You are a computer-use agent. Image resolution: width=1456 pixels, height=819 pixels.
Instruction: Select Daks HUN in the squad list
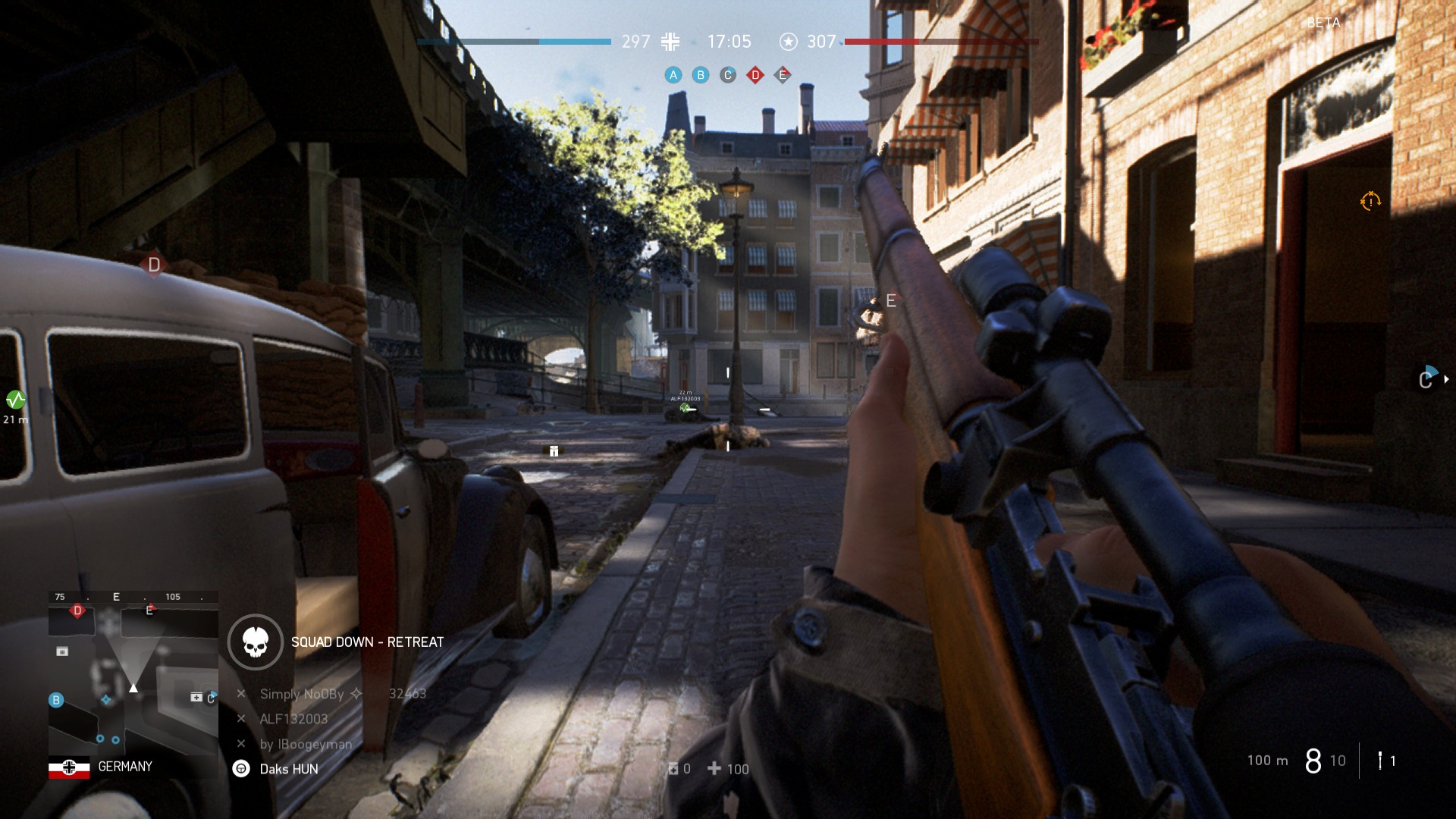click(288, 769)
